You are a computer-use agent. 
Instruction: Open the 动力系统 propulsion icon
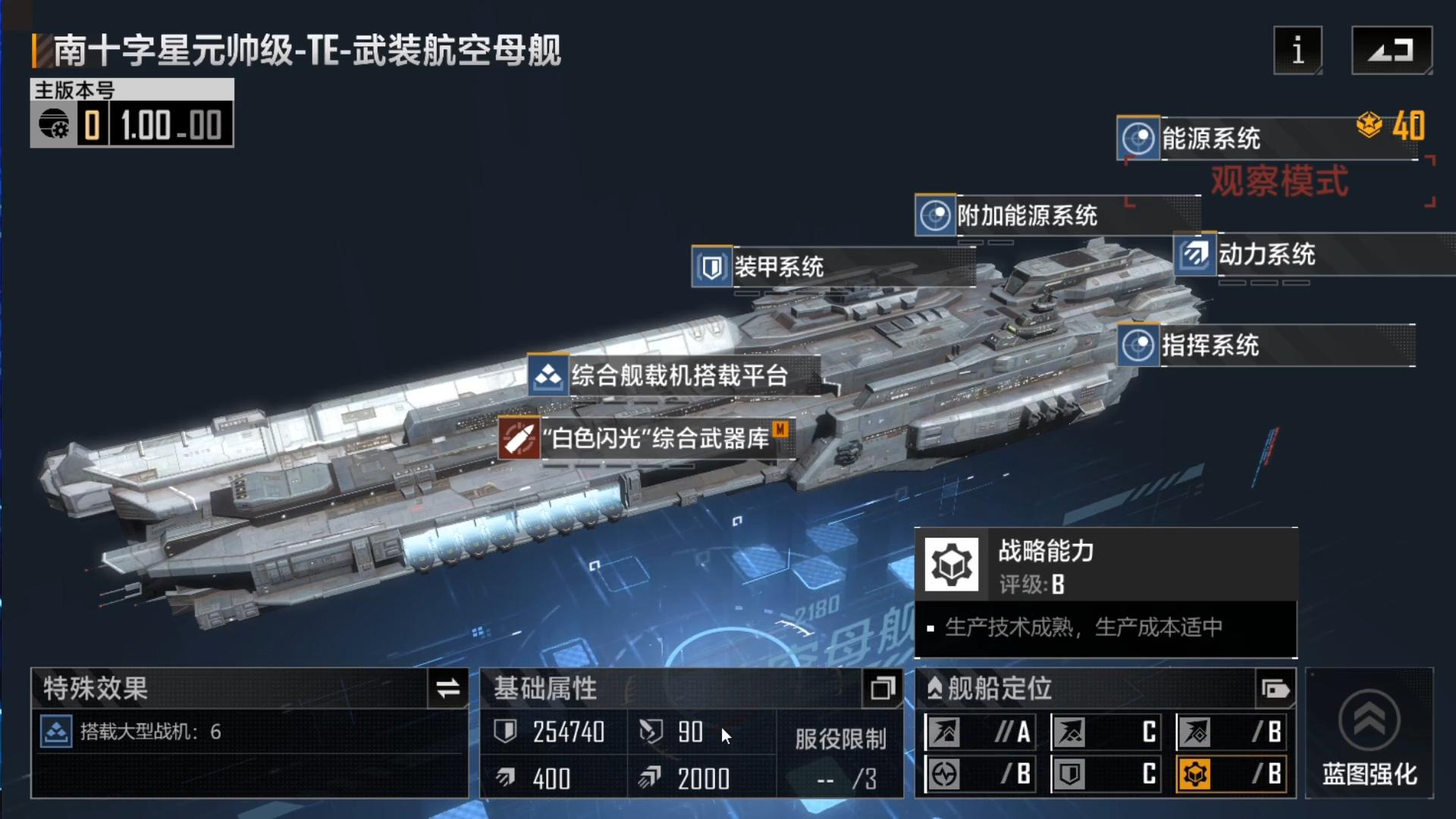coord(1197,255)
